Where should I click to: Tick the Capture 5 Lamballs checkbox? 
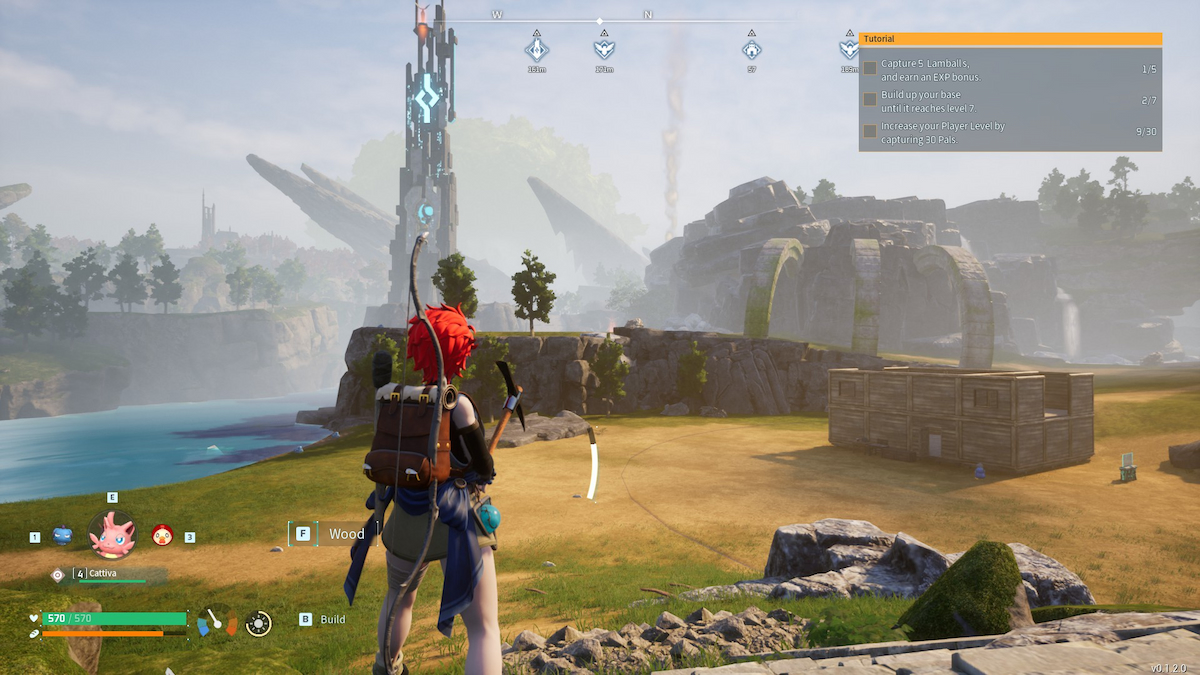pos(871,69)
